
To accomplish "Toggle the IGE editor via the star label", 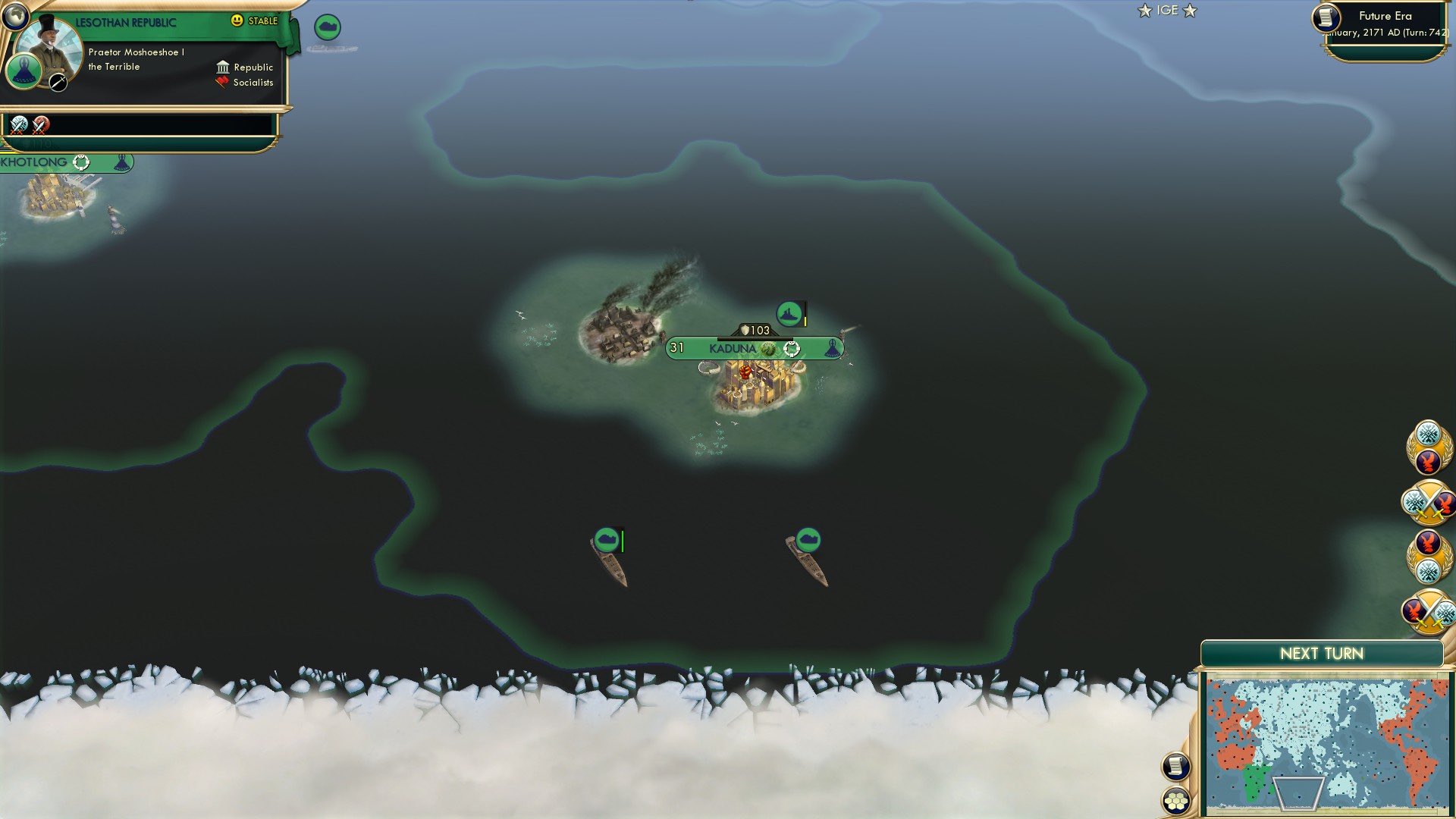I will click(1143, 10).
